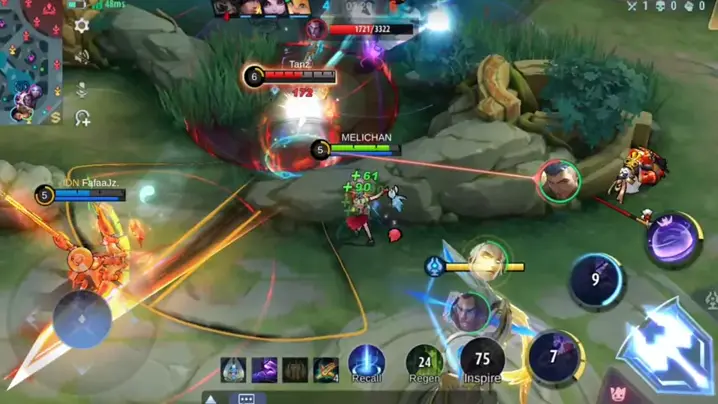This screenshot has height=404, width=718.
Task: Activate the glowing purple orb skill
Action: [672, 239]
